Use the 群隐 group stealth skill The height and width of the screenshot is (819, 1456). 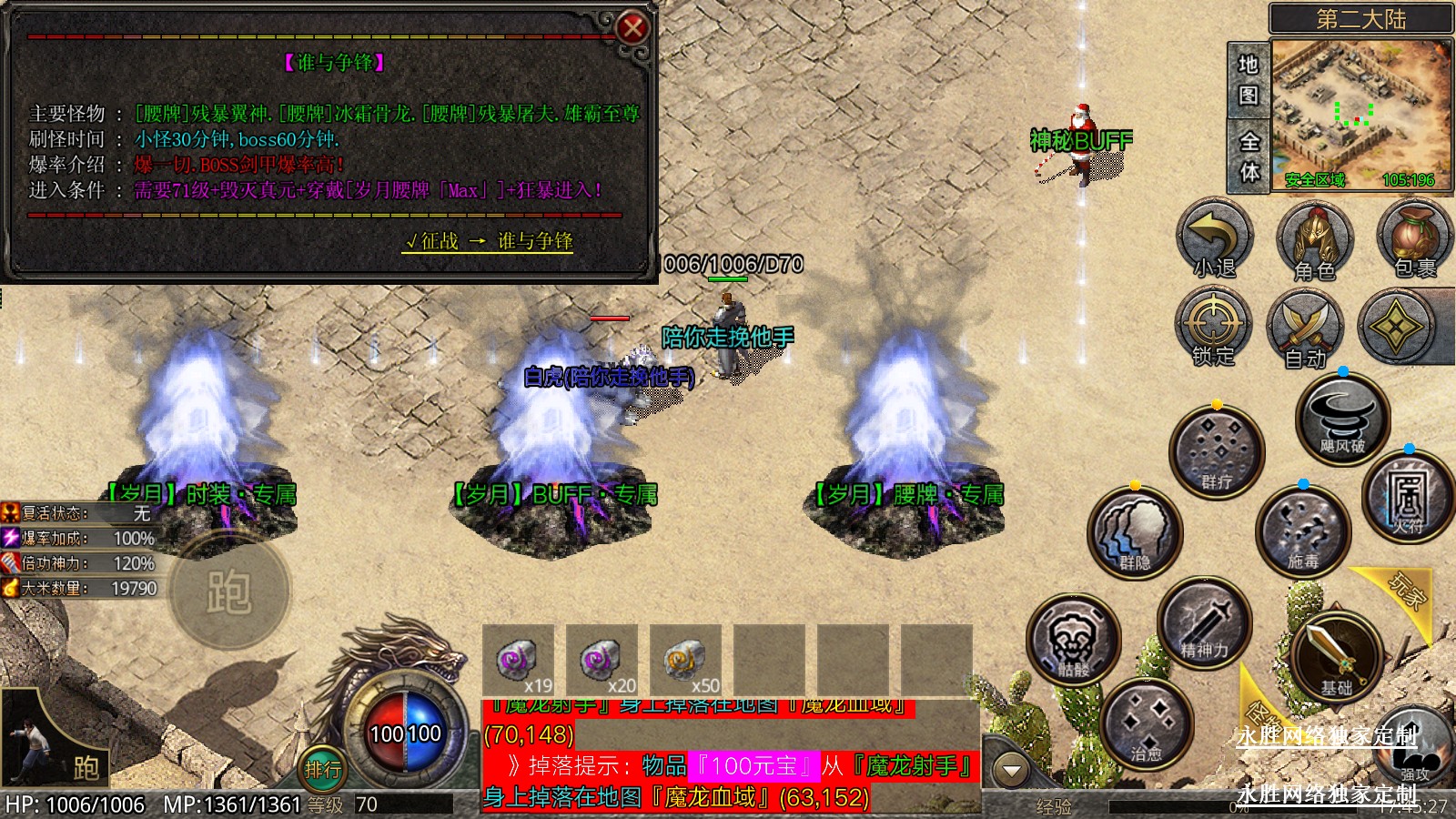[x=1135, y=533]
